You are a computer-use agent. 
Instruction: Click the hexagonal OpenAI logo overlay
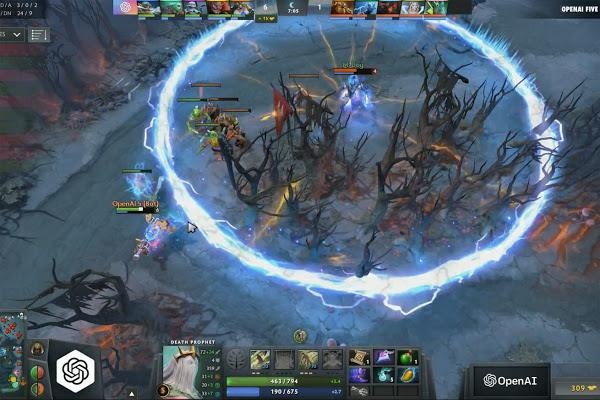76,372
